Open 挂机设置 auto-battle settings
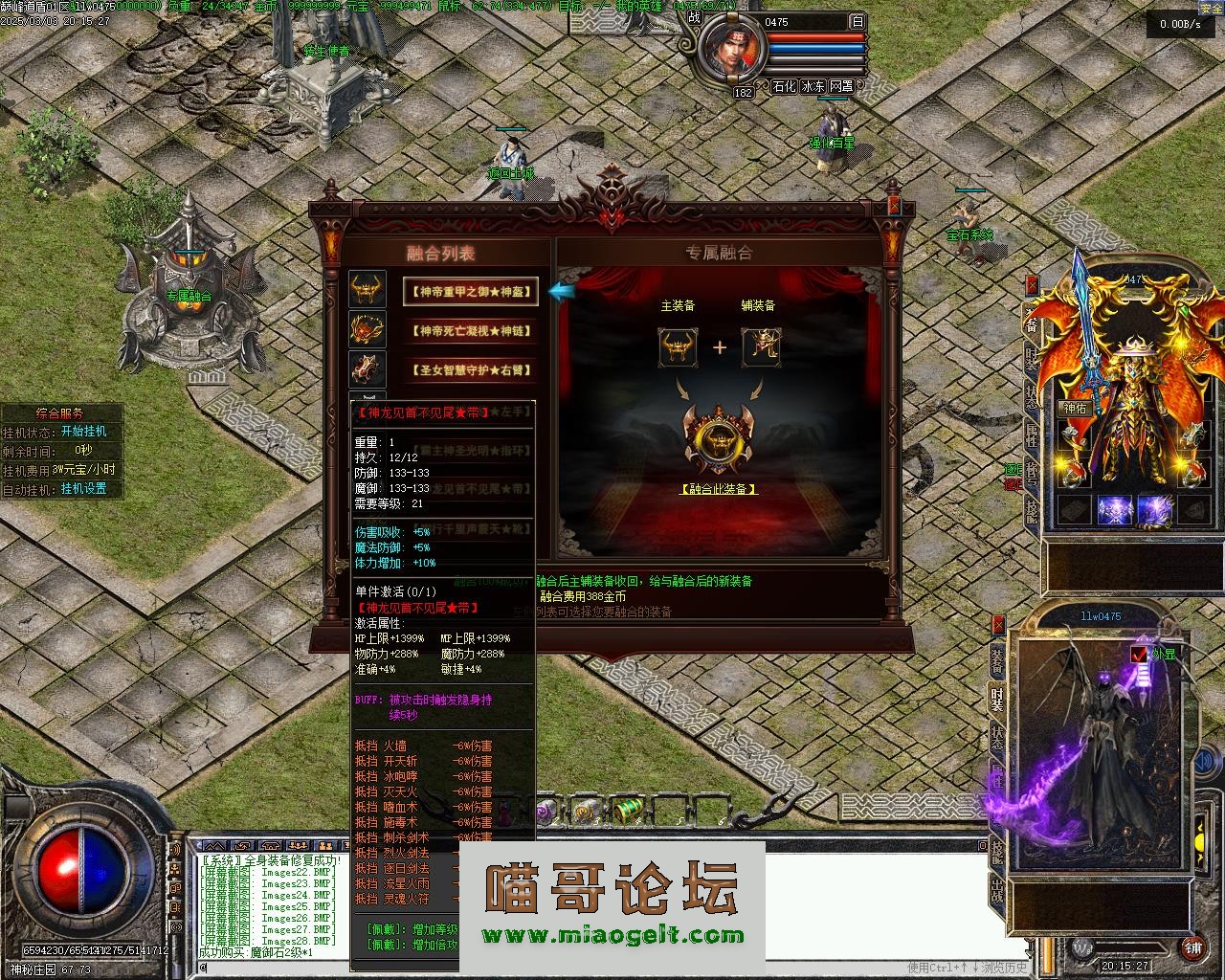The width and height of the screenshot is (1225, 980). [84, 489]
